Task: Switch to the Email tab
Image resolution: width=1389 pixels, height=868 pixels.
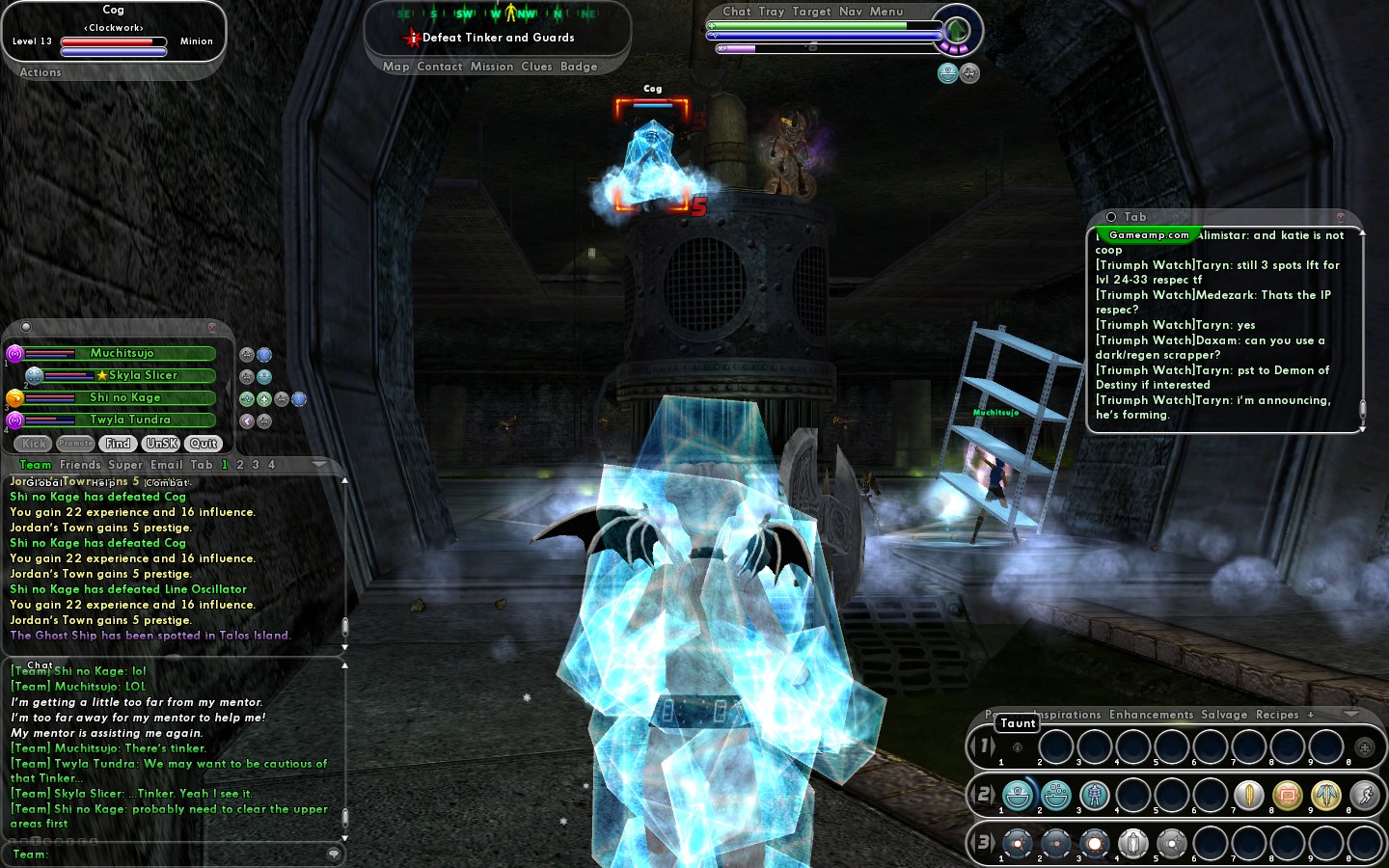Action: 166,465
